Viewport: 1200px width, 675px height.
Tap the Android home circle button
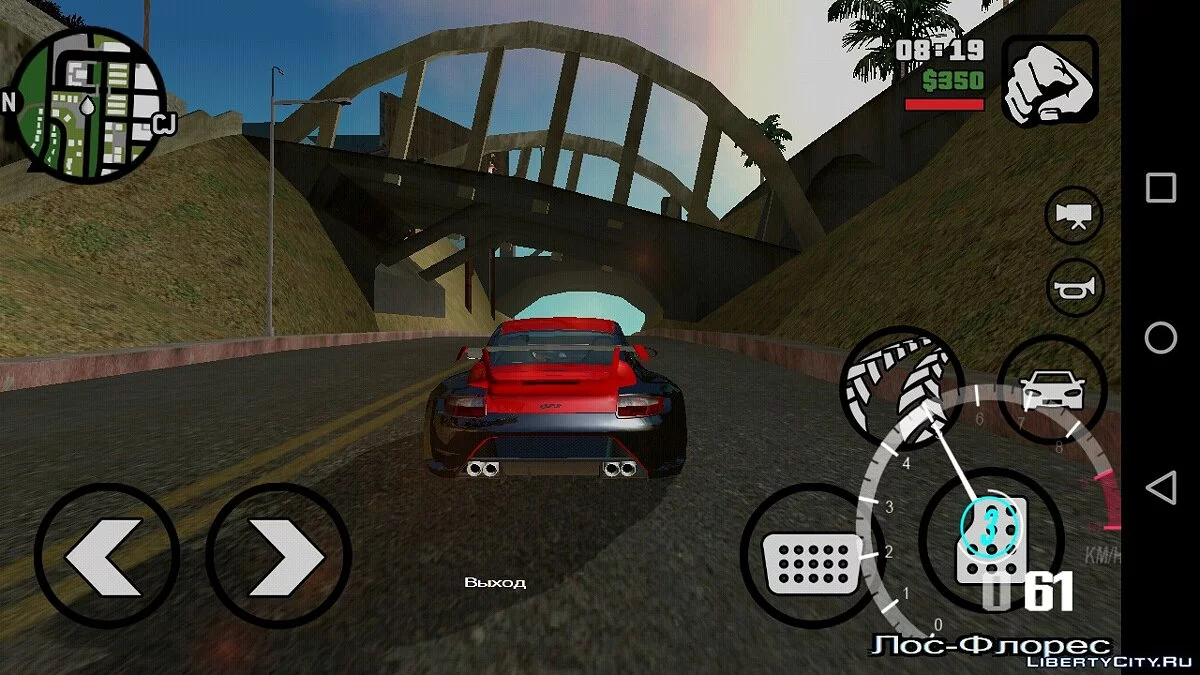pos(1161,338)
